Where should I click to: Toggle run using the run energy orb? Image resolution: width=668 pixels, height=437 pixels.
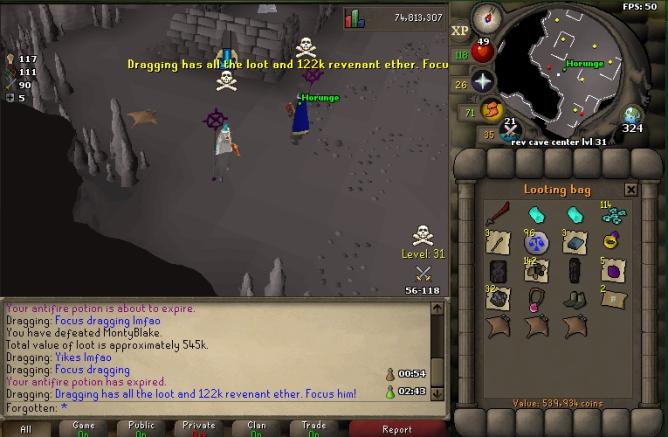491,109
